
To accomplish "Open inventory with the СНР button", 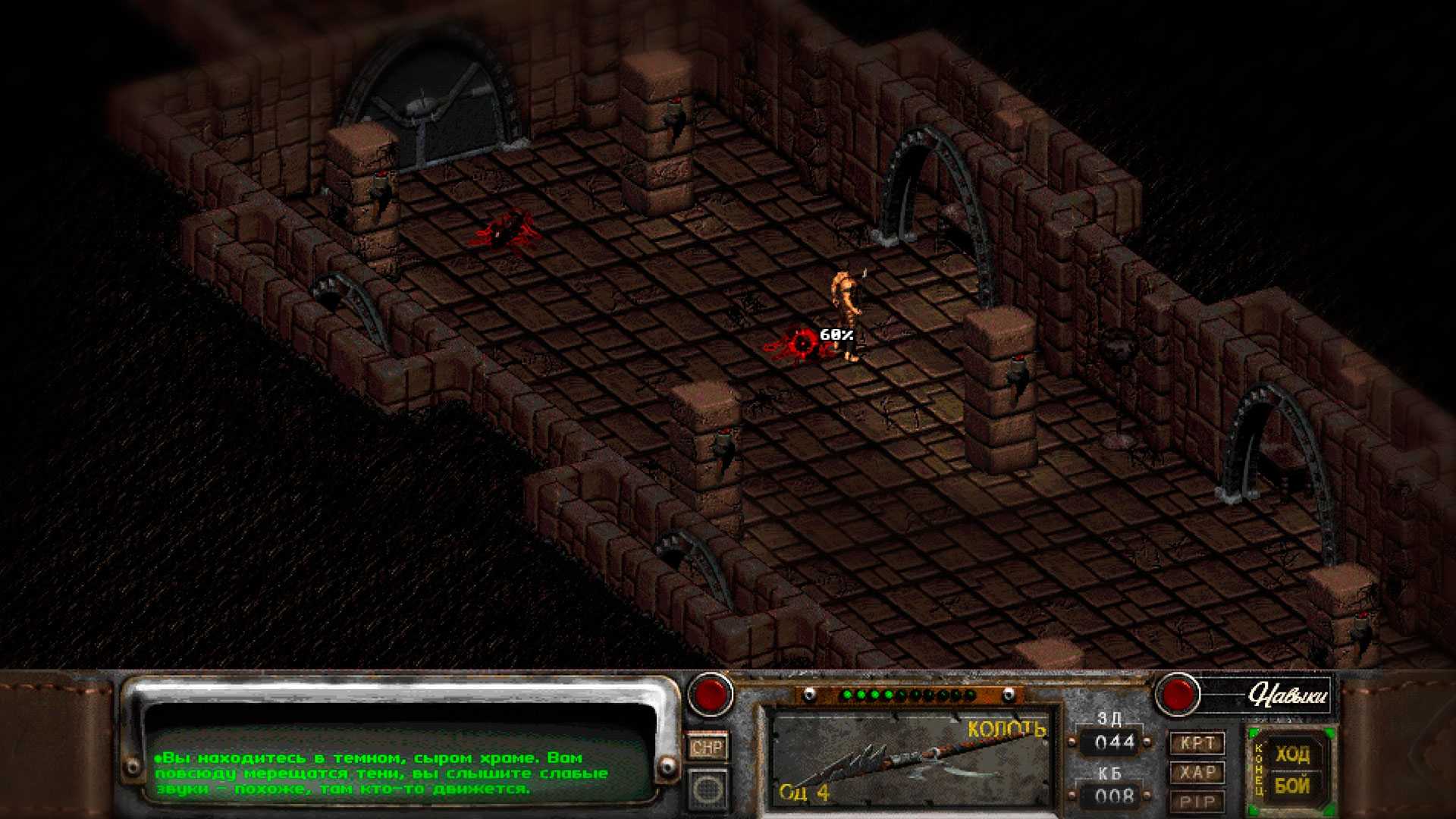I will tap(707, 748).
